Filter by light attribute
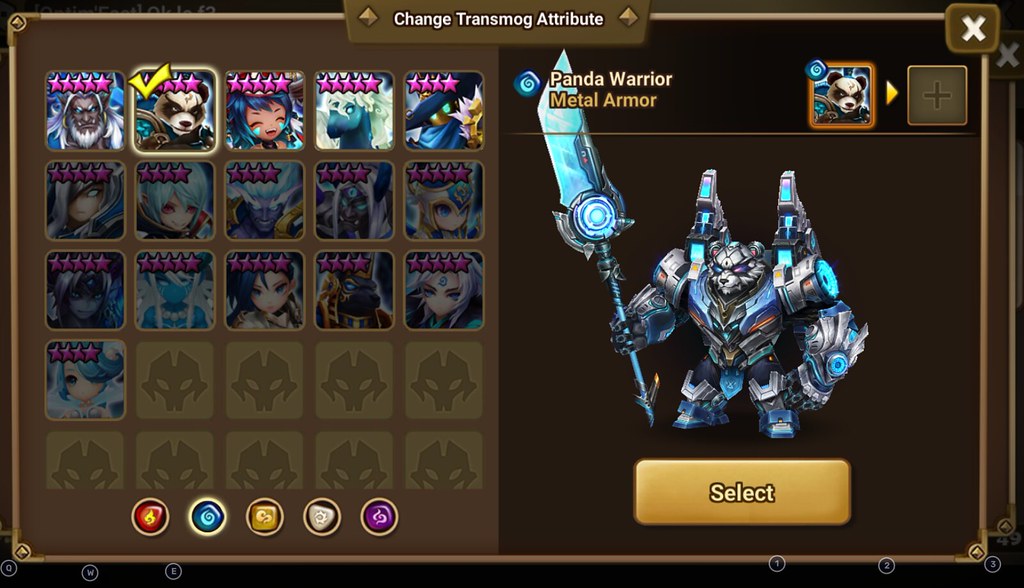The height and width of the screenshot is (588, 1024). [x=322, y=517]
